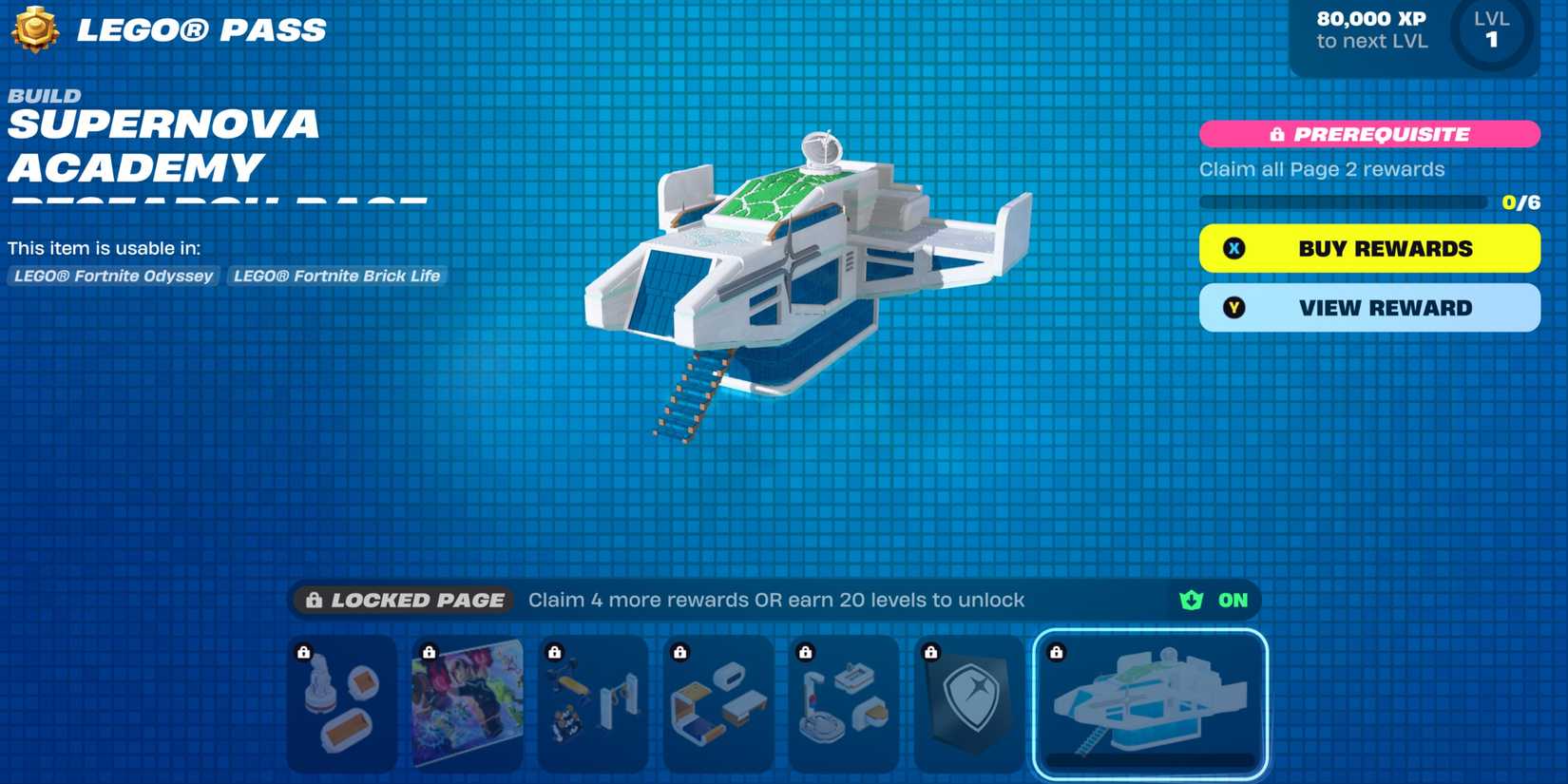Screen dimensions: 1568x784
Task: Click the Page 2 rewards progress bar
Action: click(x=1344, y=201)
